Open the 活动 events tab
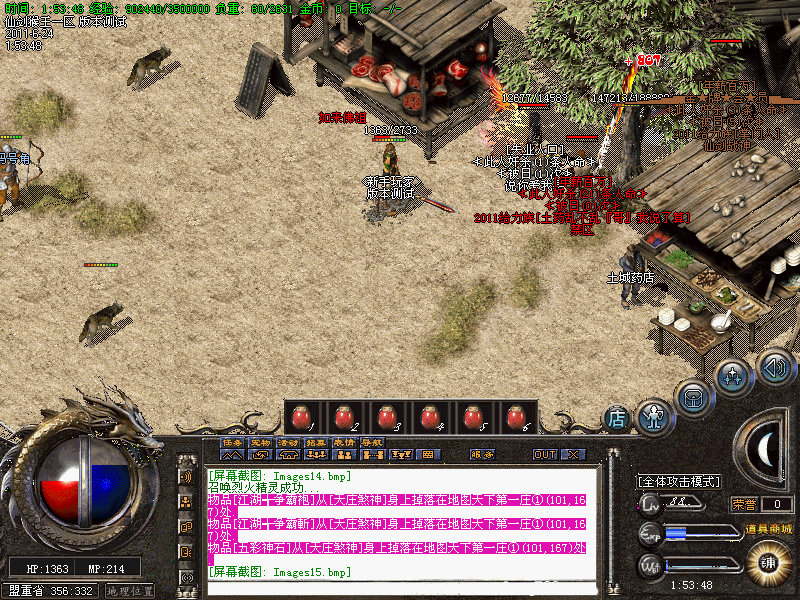 pos(288,442)
